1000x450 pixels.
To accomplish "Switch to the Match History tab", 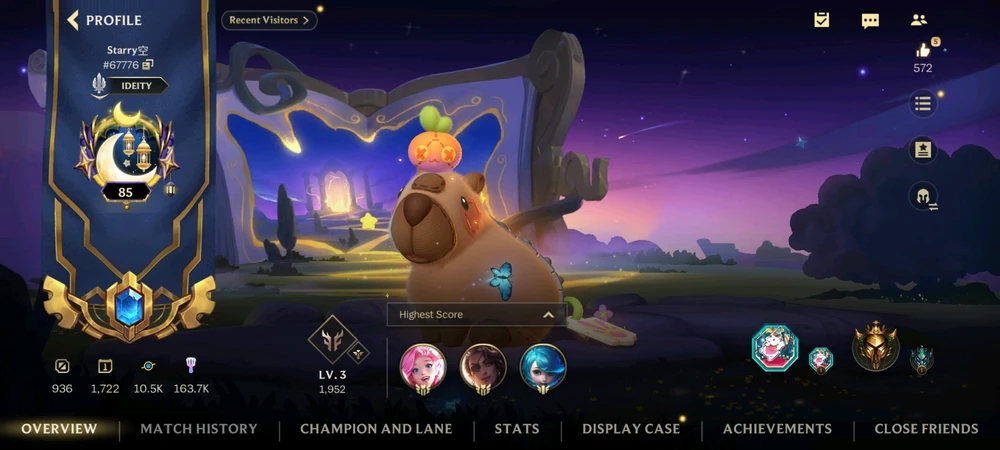I will pos(199,429).
